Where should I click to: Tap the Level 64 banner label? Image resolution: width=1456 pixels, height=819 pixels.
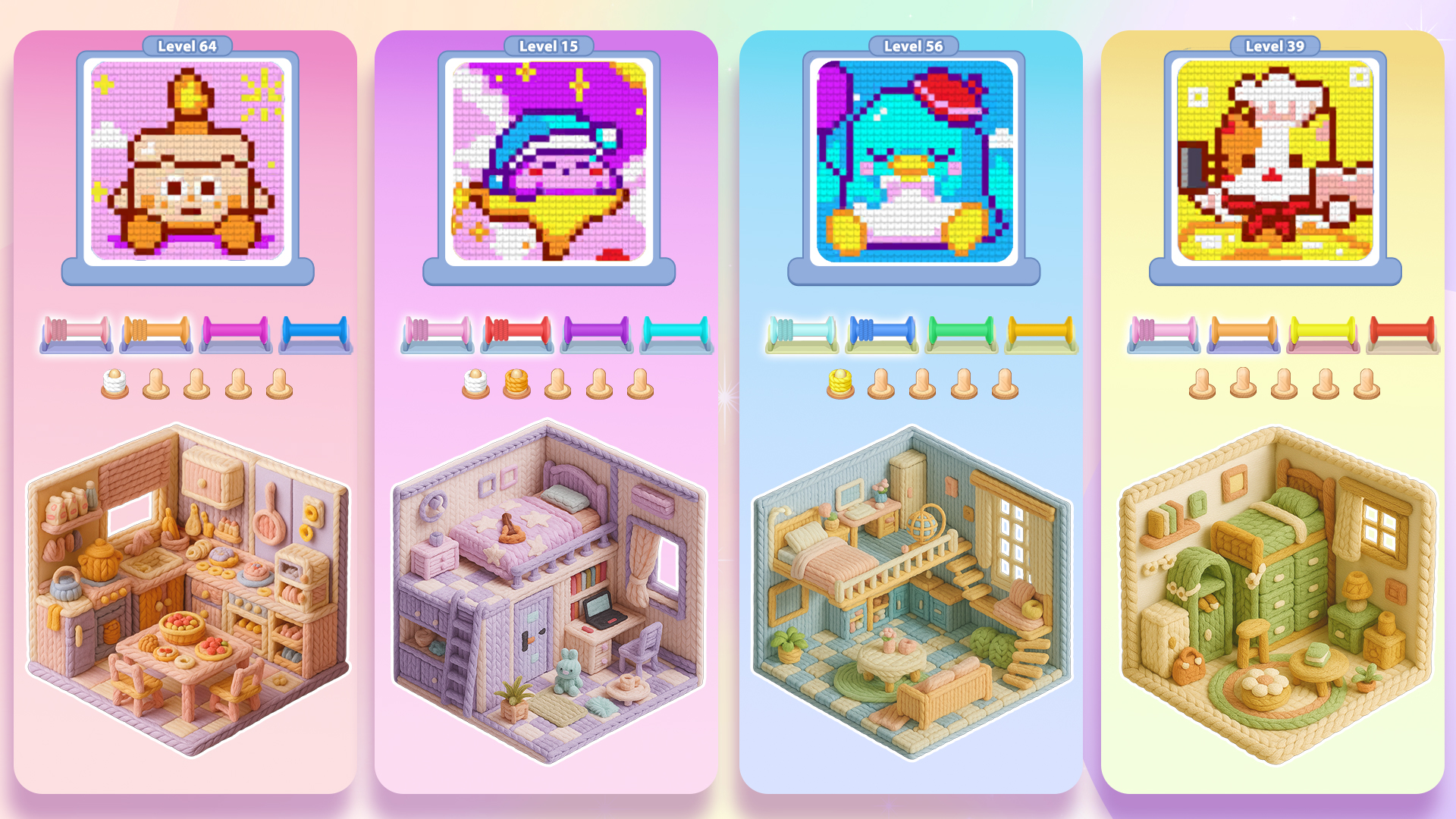(187, 45)
